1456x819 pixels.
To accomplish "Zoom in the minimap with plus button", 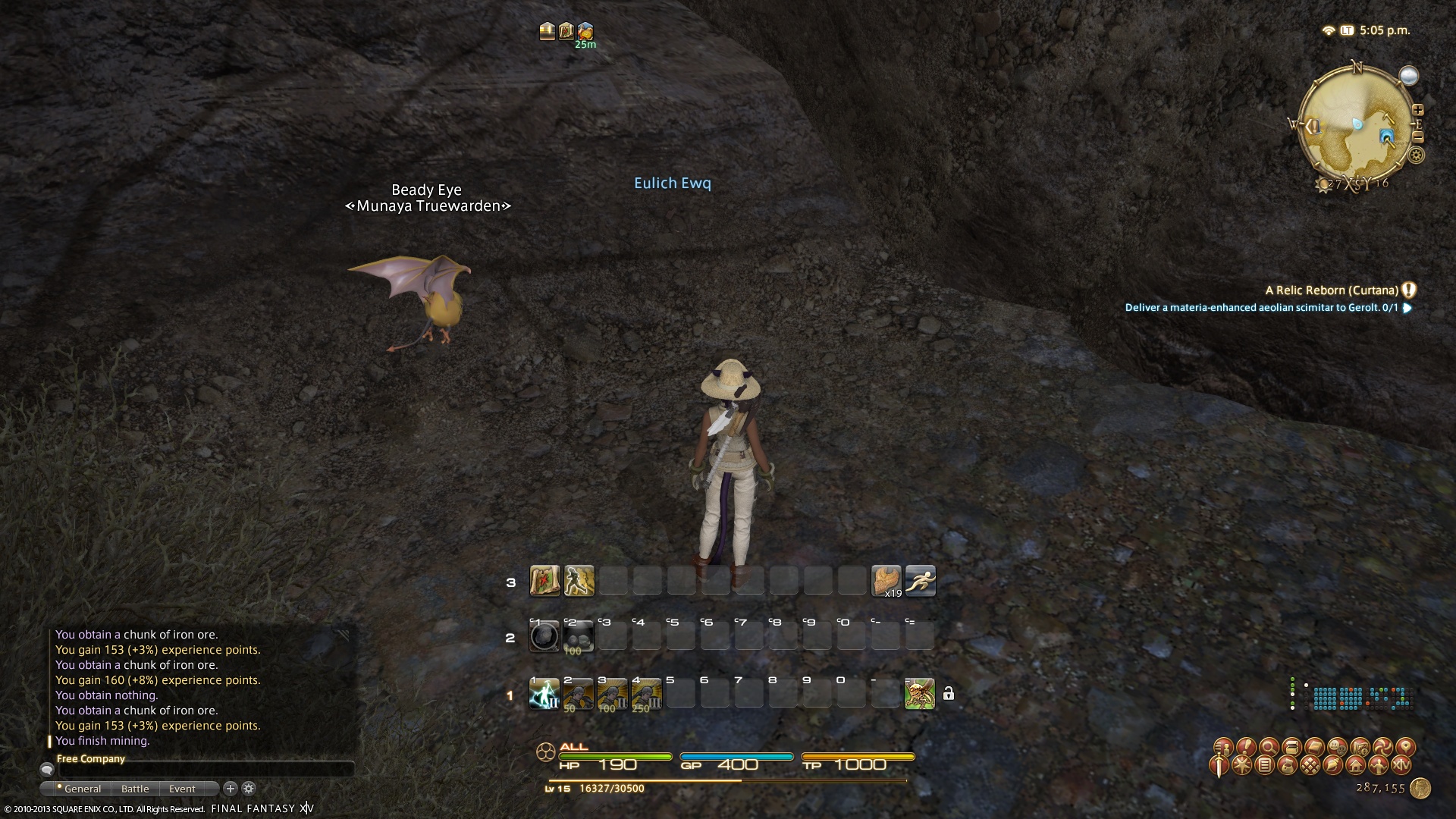I will pos(1417,110).
